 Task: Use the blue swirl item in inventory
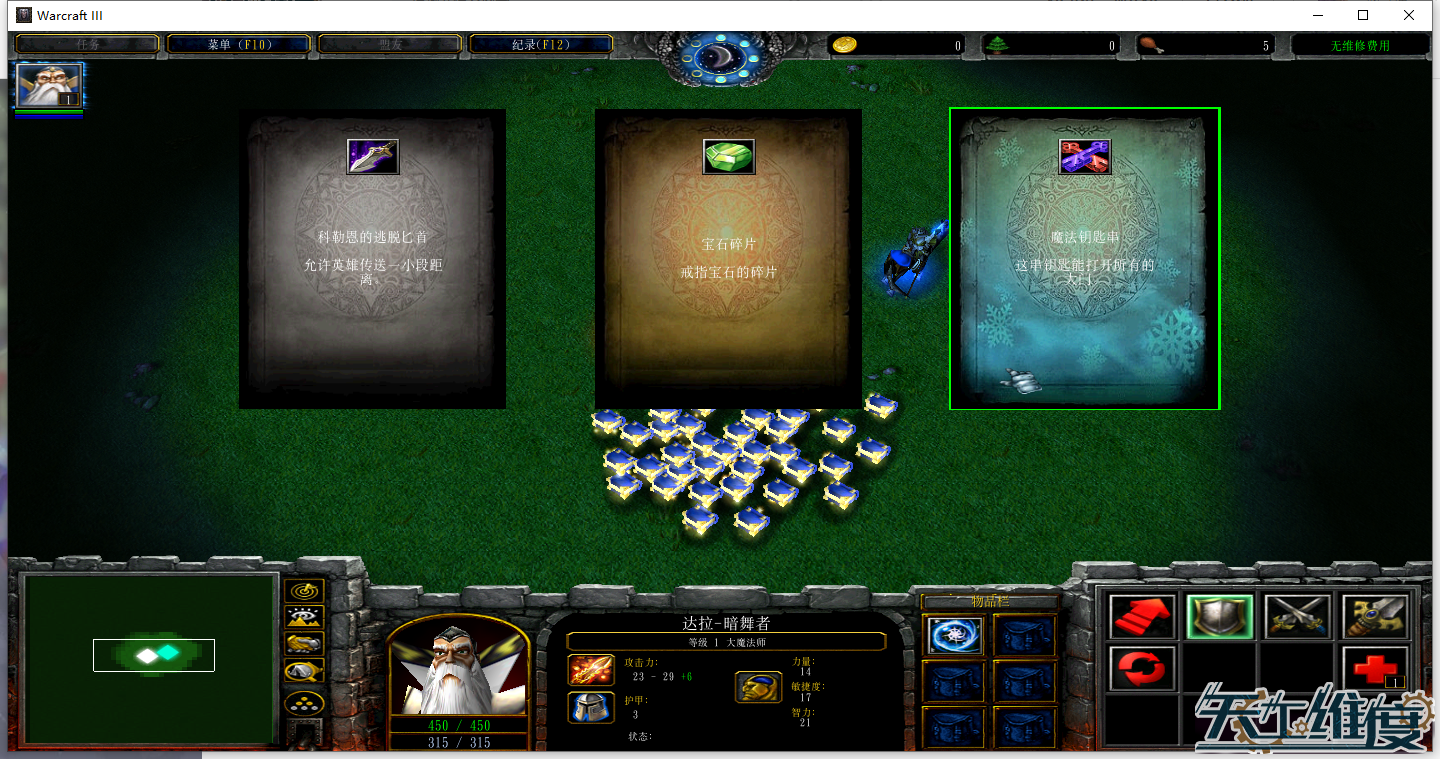pyautogui.click(x=954, y=636)
